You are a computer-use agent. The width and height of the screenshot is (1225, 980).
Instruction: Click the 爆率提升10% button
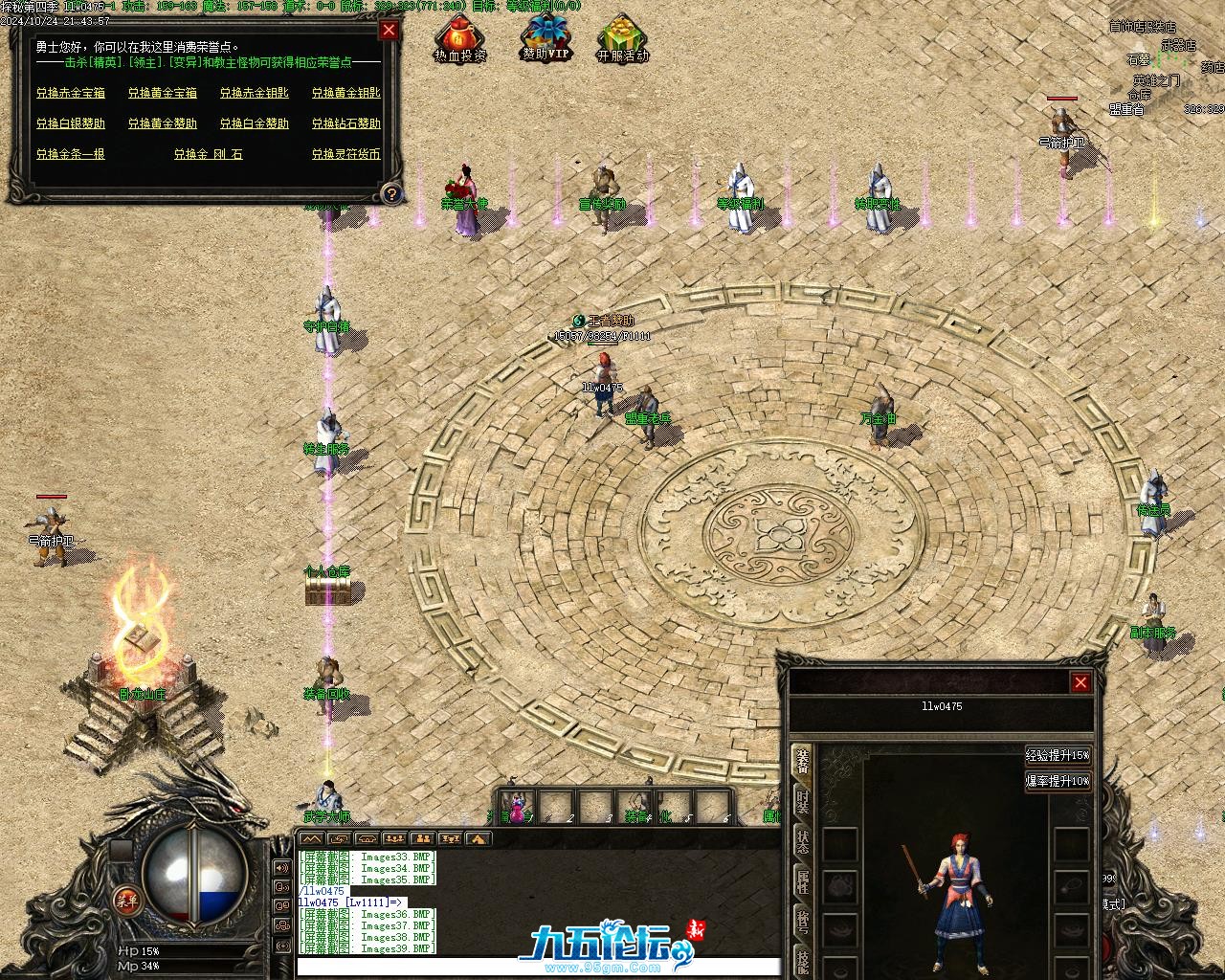[x=1058, y=781]
